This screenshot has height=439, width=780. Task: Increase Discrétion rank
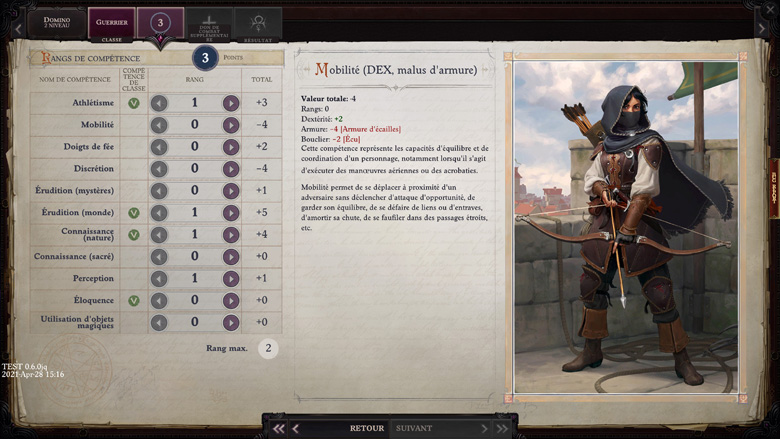231,169
